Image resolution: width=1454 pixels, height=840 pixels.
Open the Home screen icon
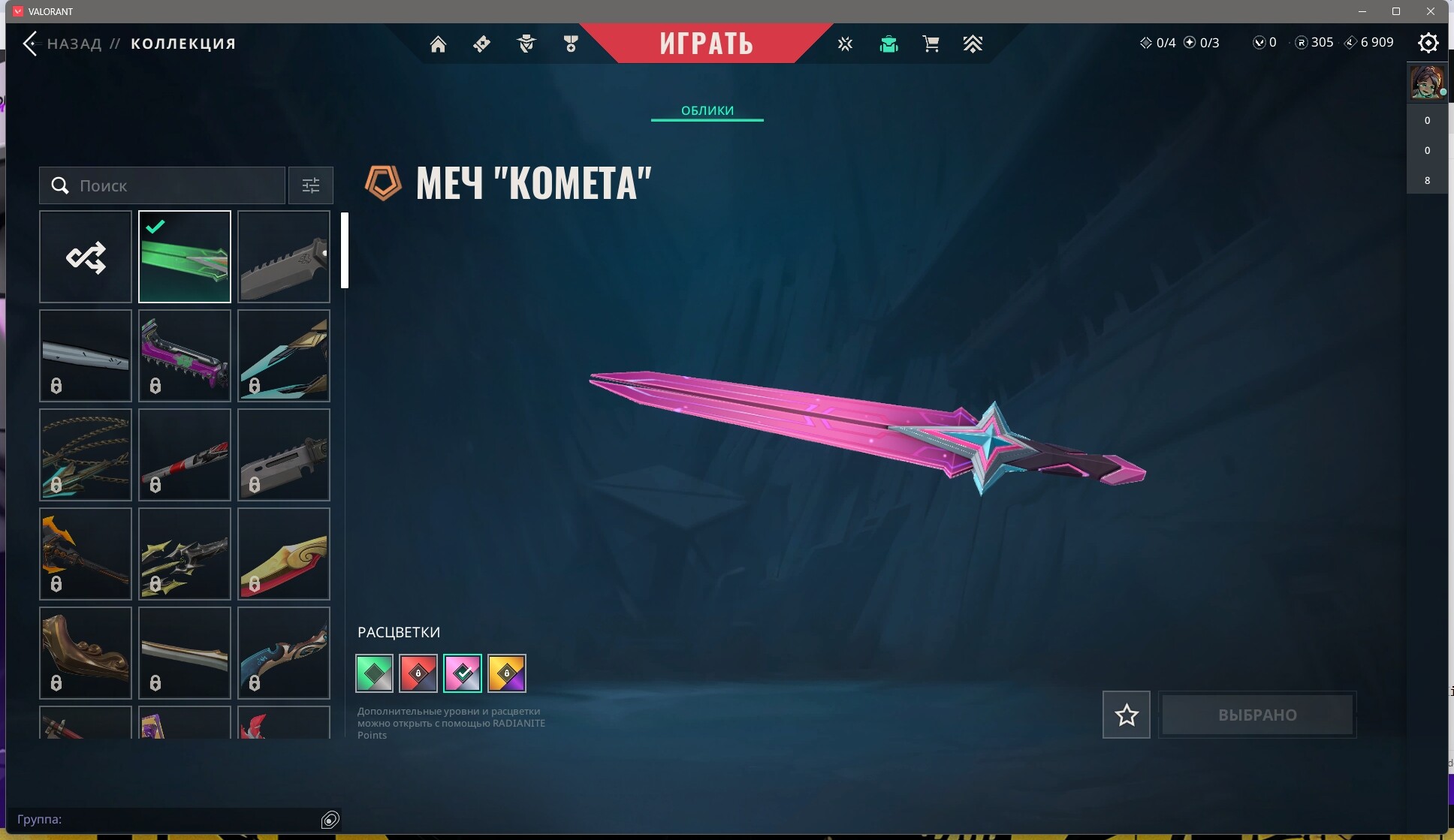439,44
